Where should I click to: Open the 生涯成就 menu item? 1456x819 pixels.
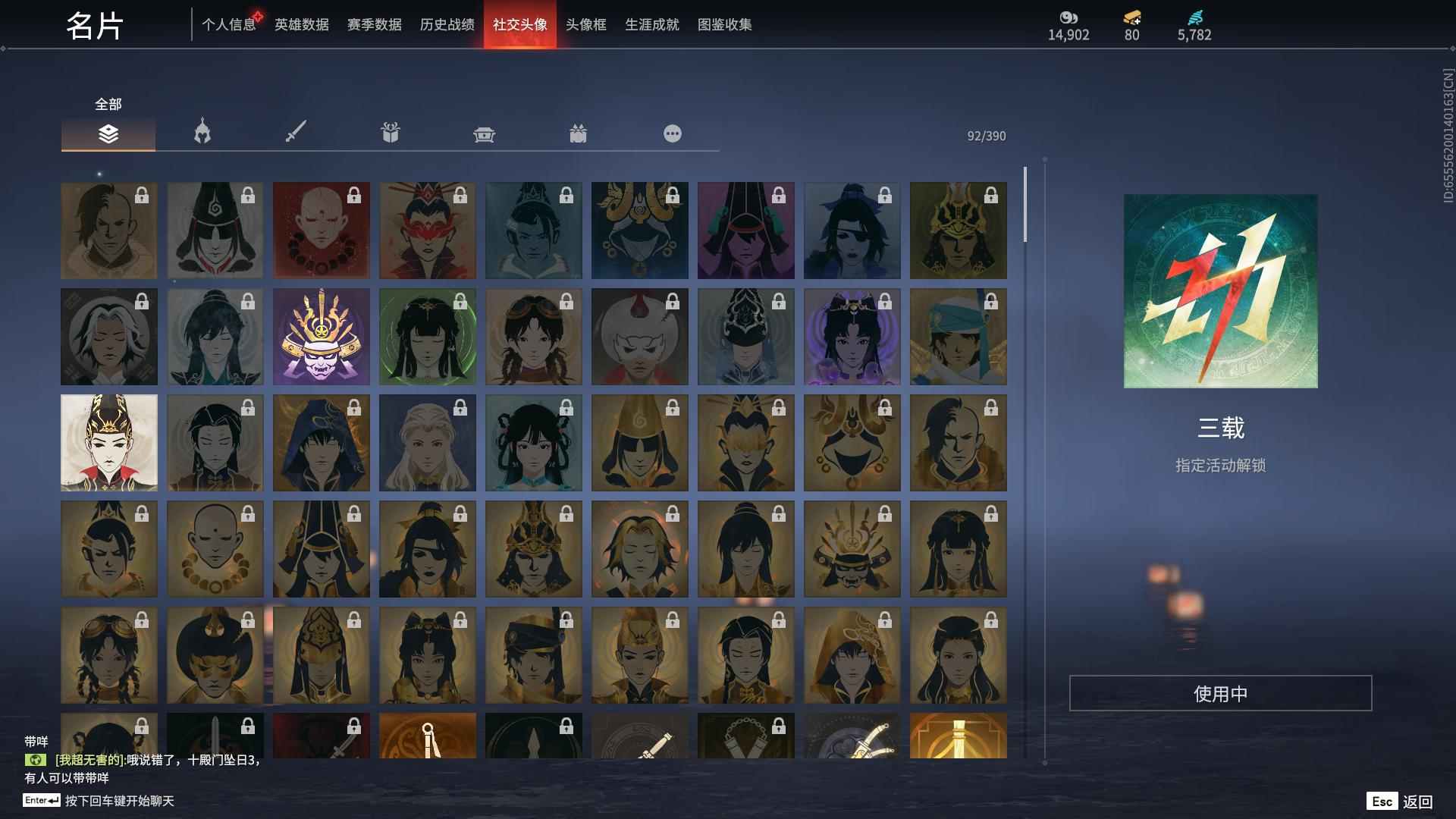pyautogui.click(x=651, y=24)
